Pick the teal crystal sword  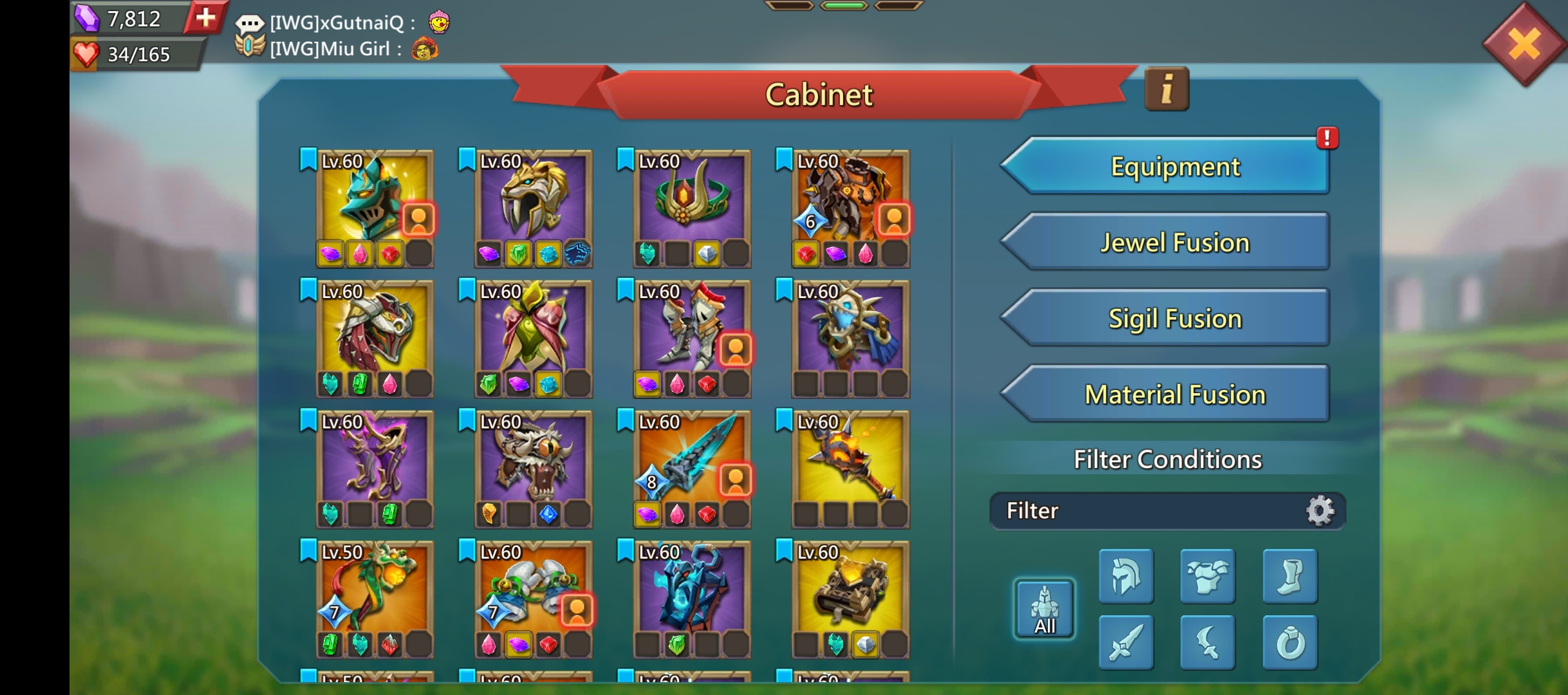click(x=691, y=460)
